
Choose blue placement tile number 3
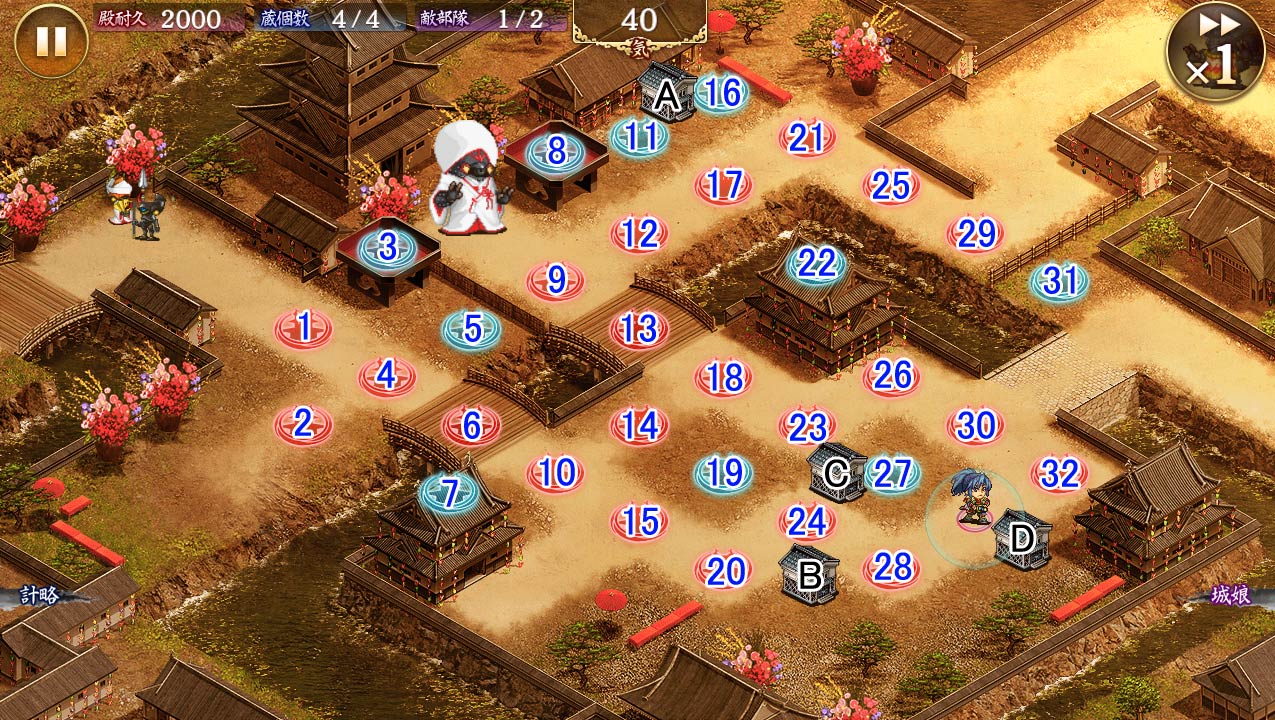coord(388,246)
